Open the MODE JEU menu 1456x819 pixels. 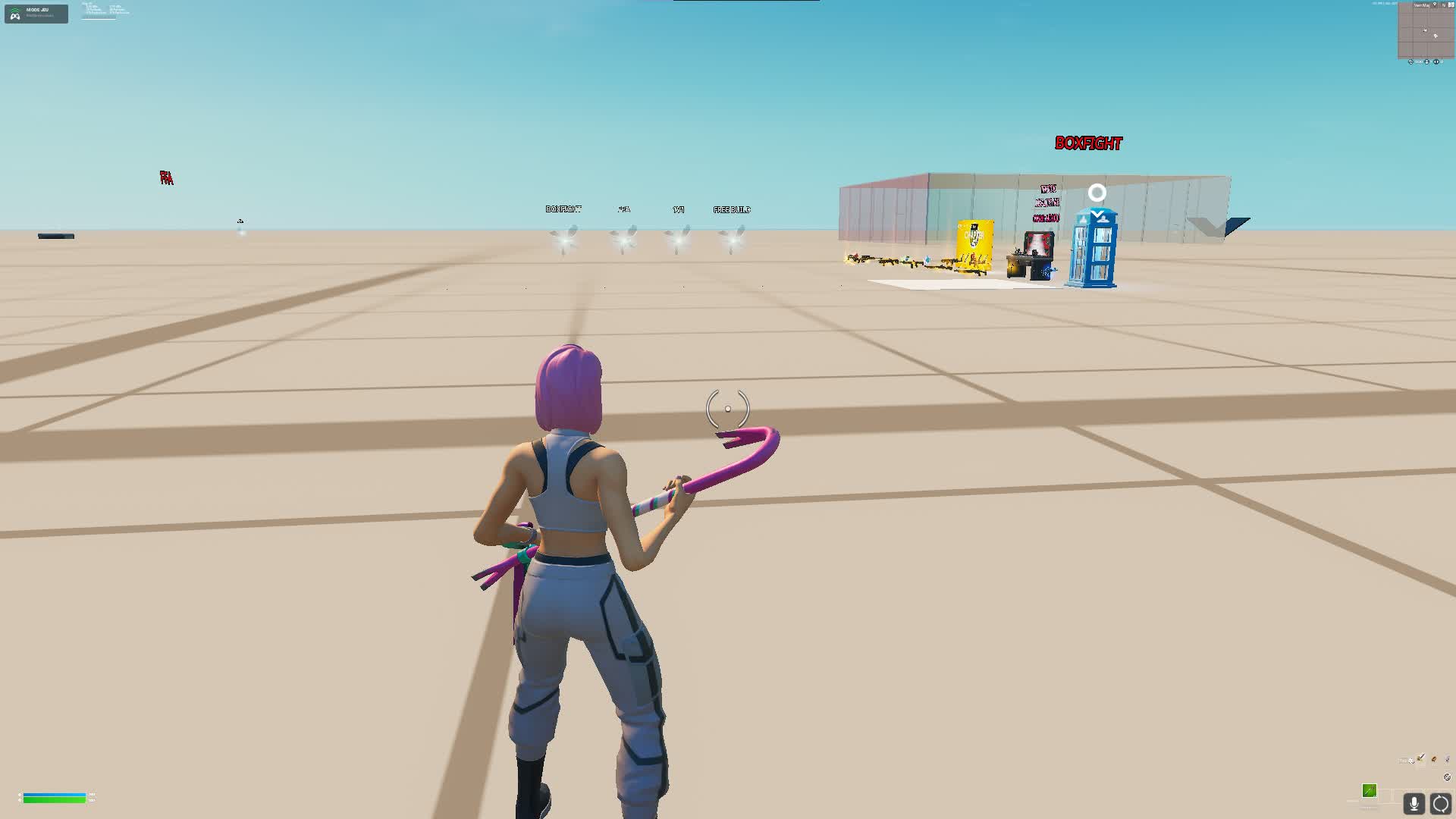pyautogui.click(x=36, y=12)
